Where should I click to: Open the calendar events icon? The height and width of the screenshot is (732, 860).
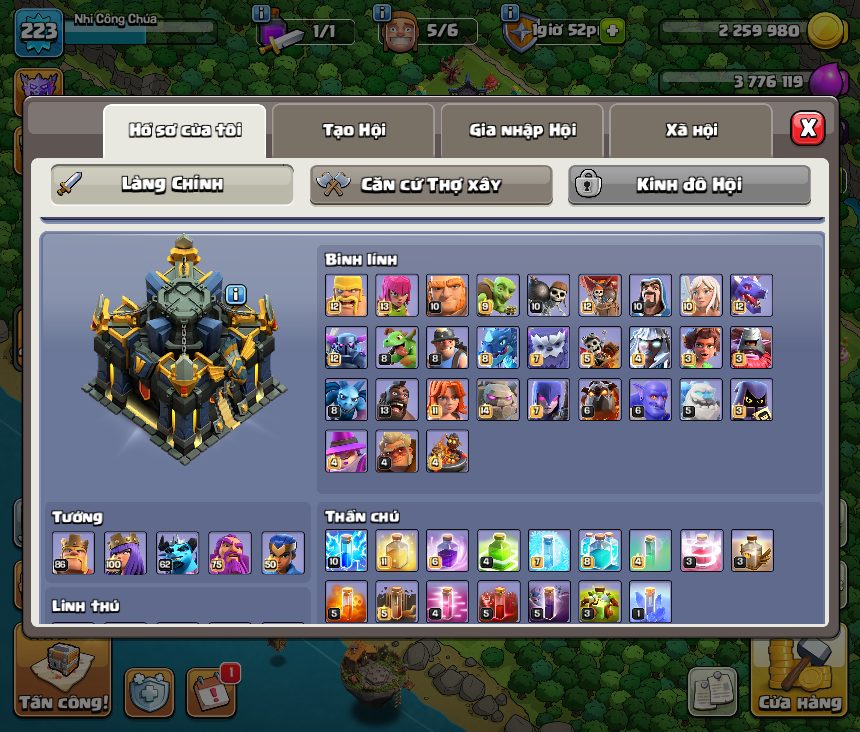(x=211, y=692)
